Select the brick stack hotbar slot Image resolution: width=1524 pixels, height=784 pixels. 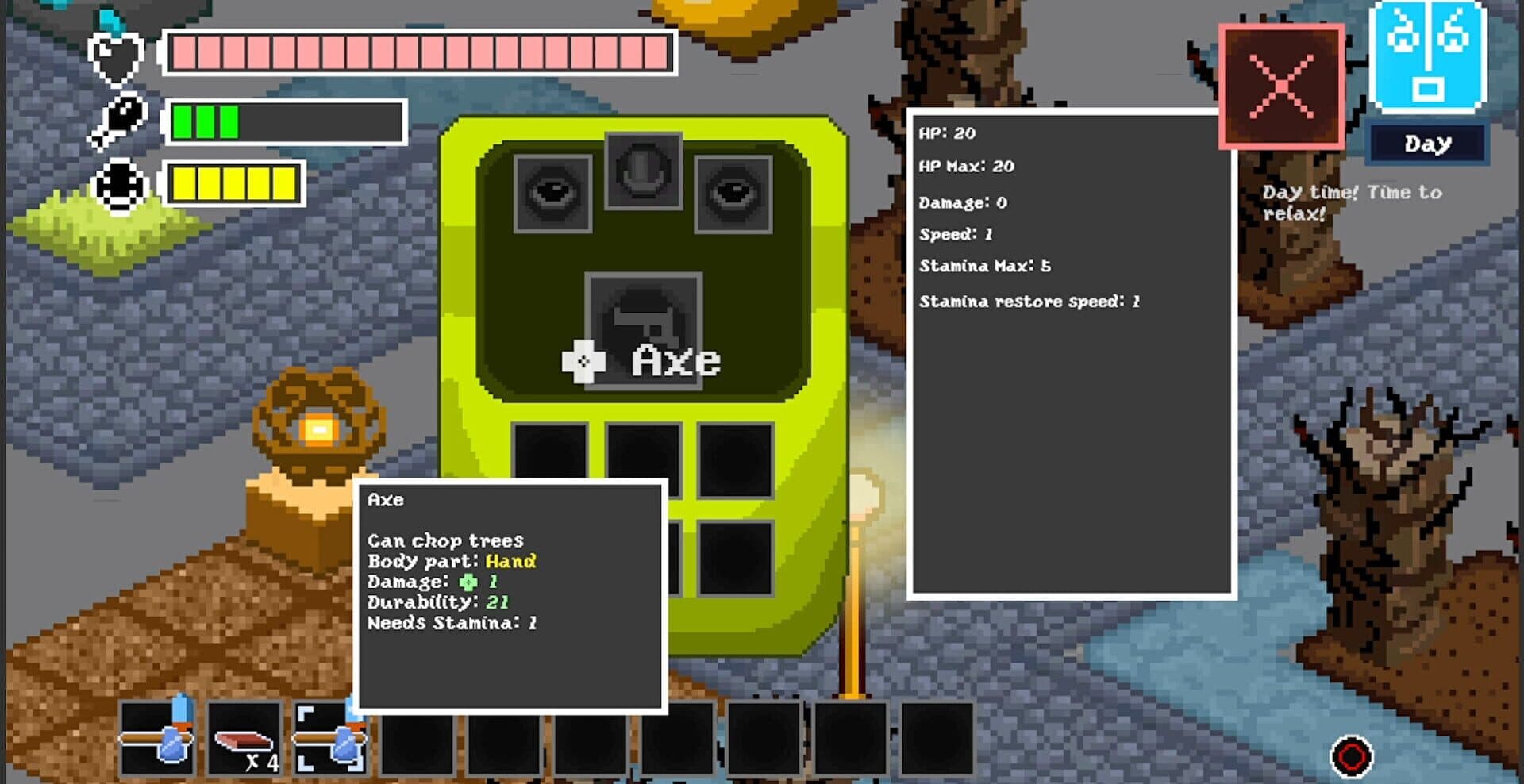coord(244,738)
